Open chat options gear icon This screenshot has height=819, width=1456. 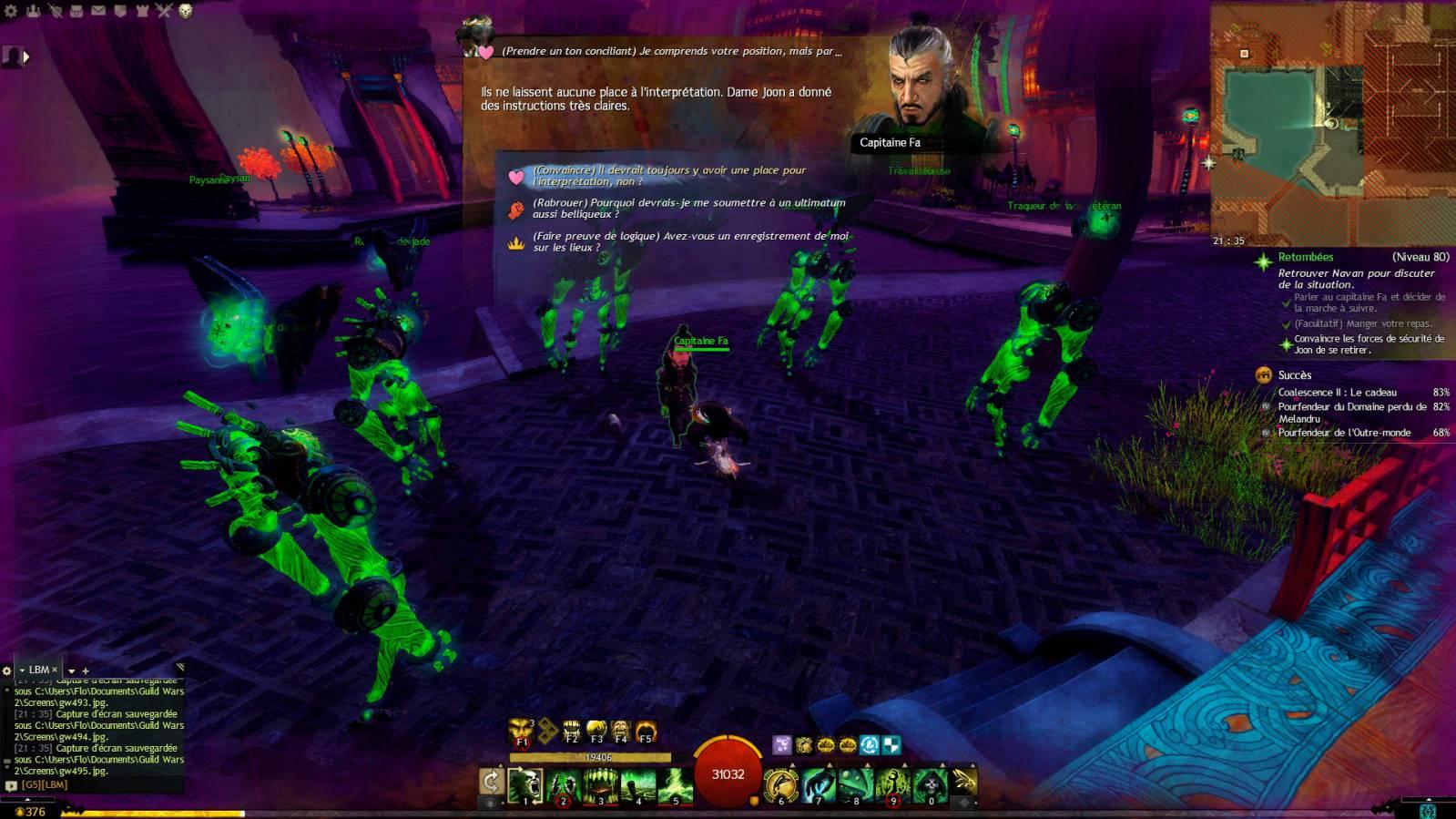(7, 671)
